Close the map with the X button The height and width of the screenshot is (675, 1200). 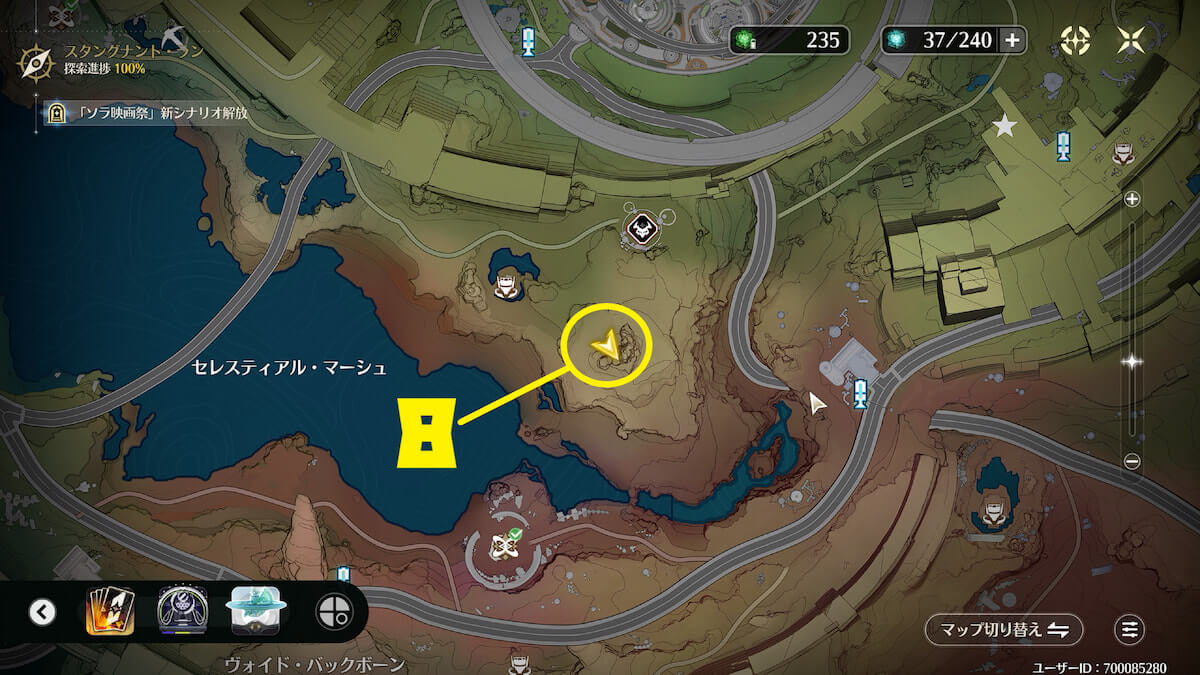pos(1132,40)
